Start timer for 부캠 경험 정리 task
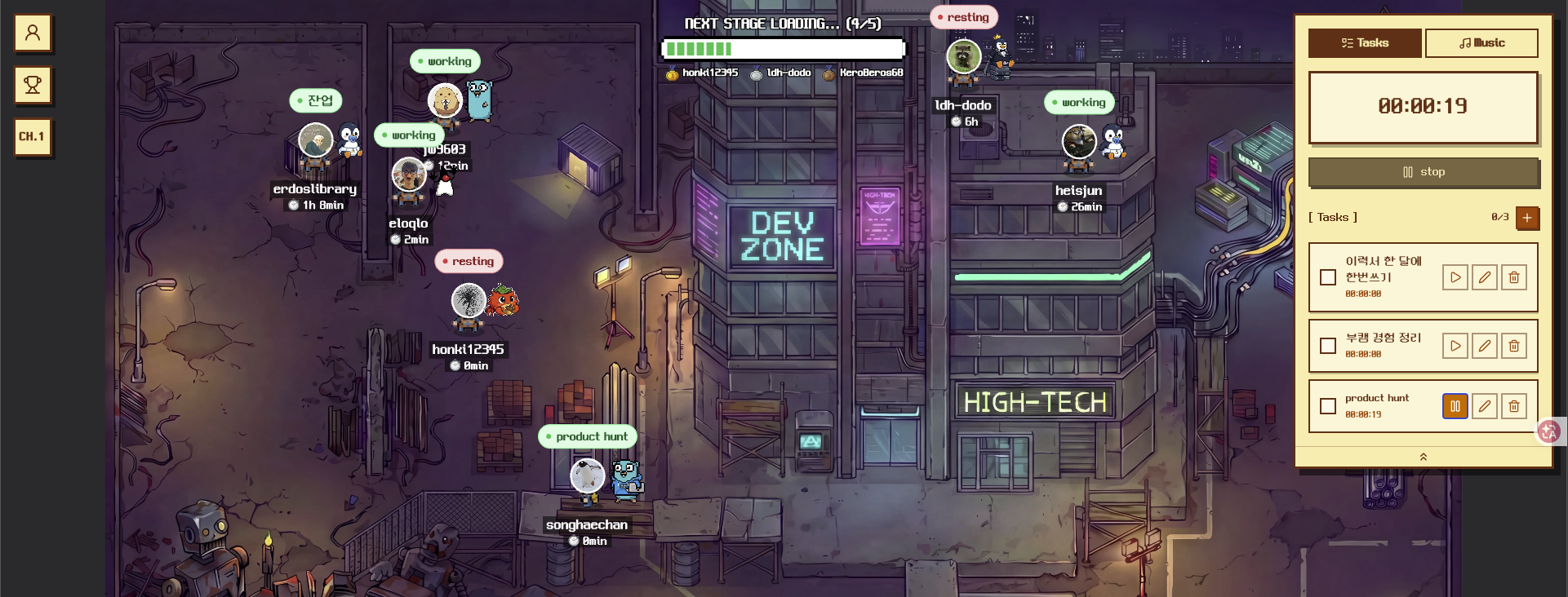Image resolution: width=1568 pixels, height=597 pixels. [x=1455, y=346]
